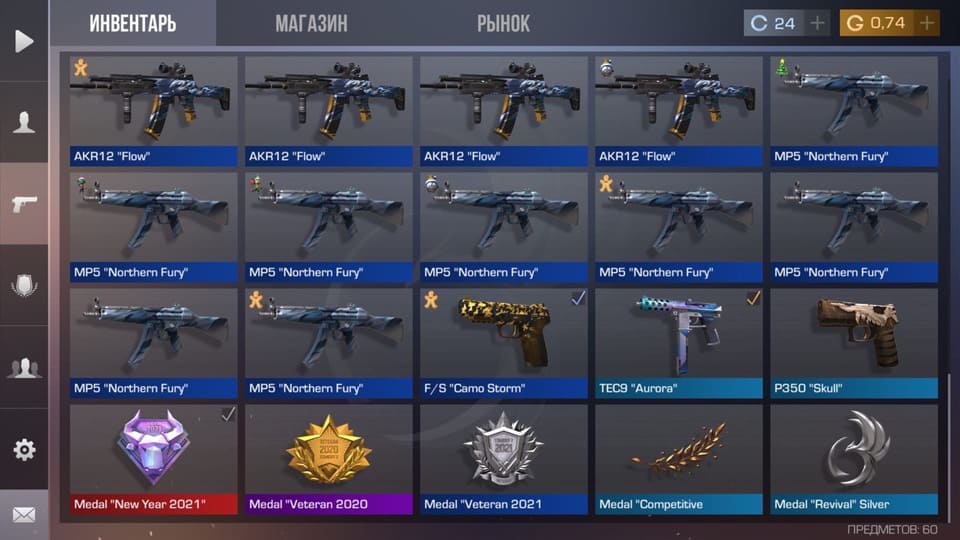The width and height of the screenshot is (960, 540).
Task: Open the Рынок tab
Action: click(503, 23)
